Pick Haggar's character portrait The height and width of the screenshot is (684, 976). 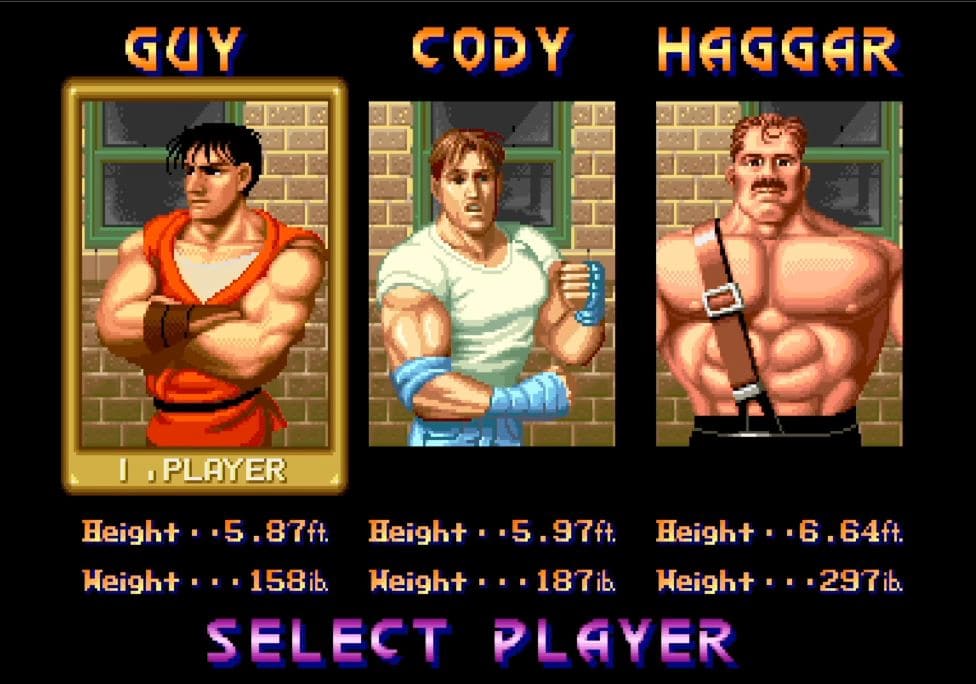pyautogui.click(x=778, y=273)
